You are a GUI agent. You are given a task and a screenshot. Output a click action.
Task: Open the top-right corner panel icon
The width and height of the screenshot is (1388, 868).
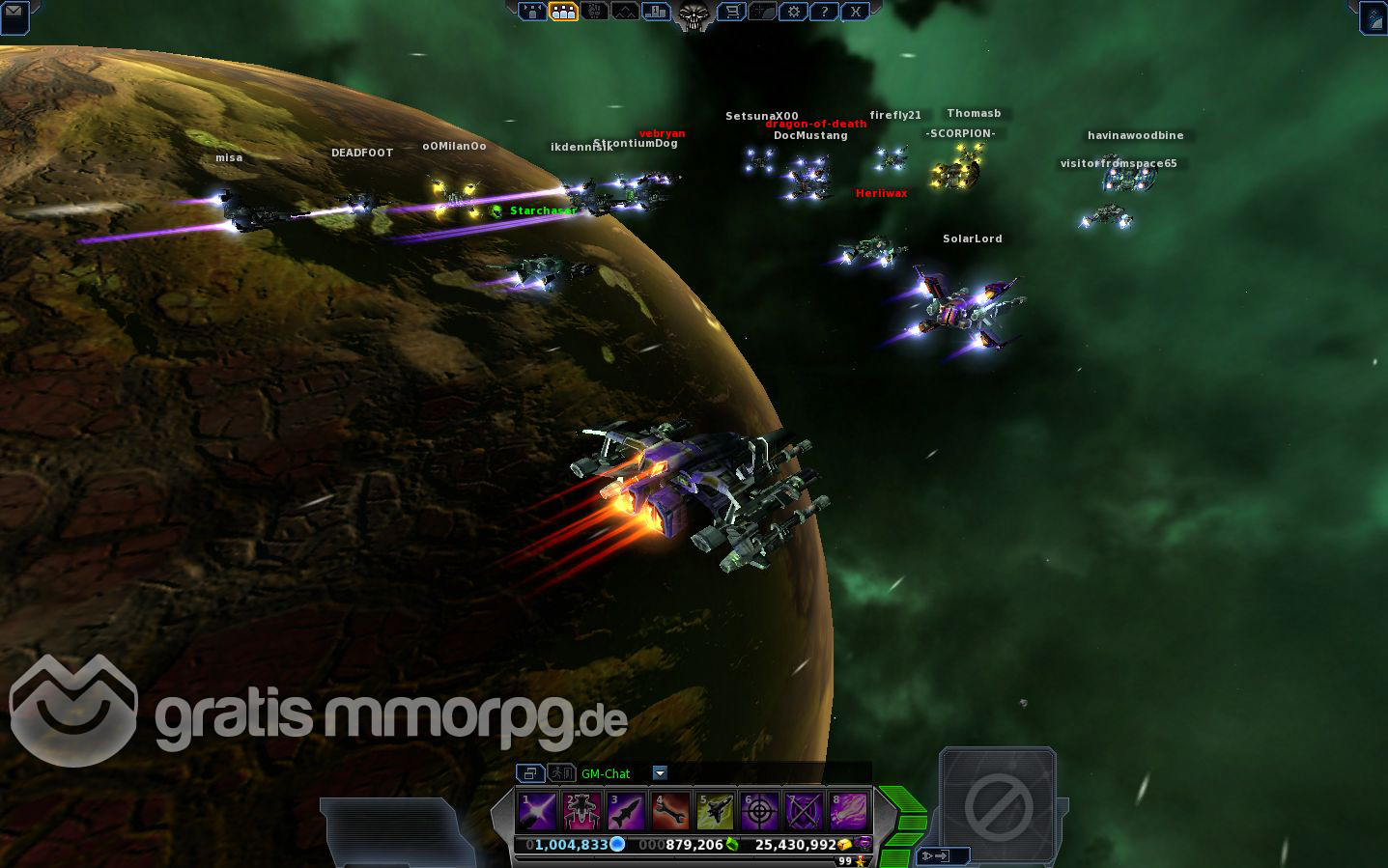(x=1374, y=17)
